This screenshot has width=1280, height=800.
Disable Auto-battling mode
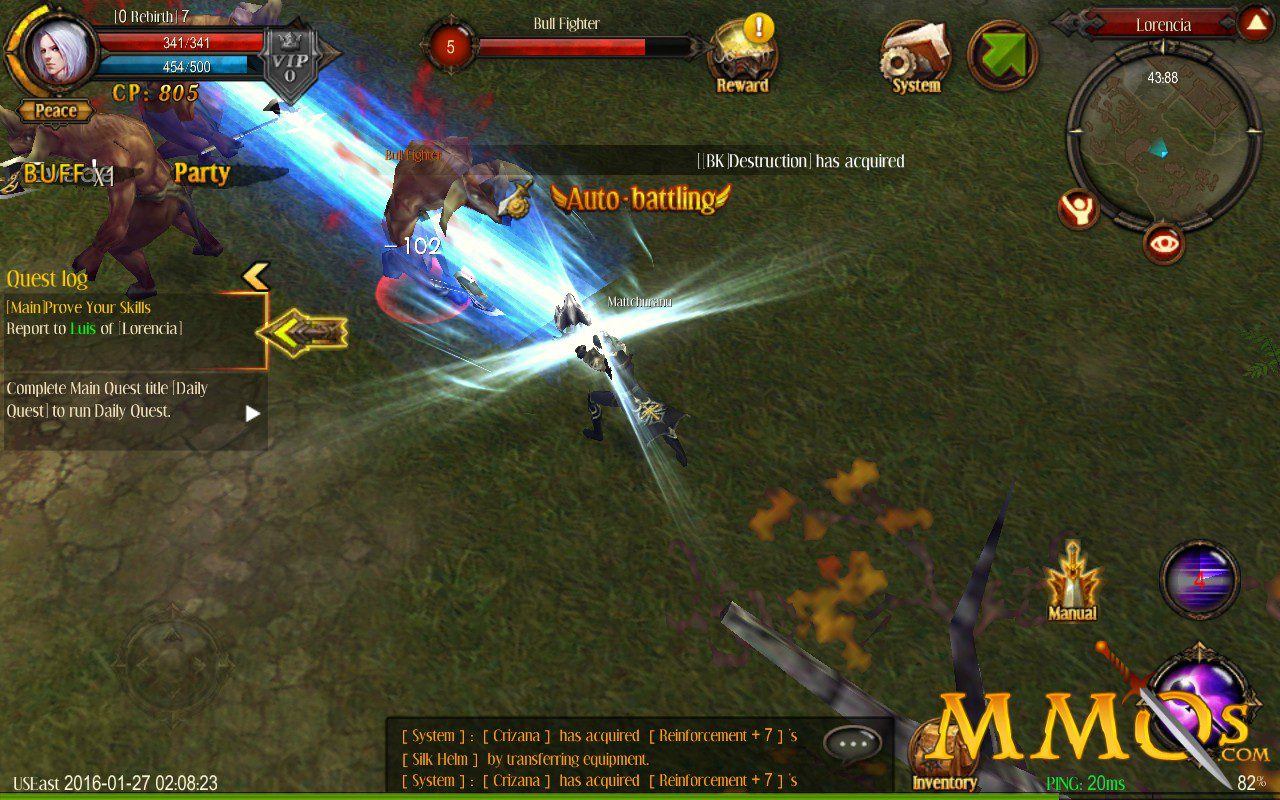click(x=640, y=200)
